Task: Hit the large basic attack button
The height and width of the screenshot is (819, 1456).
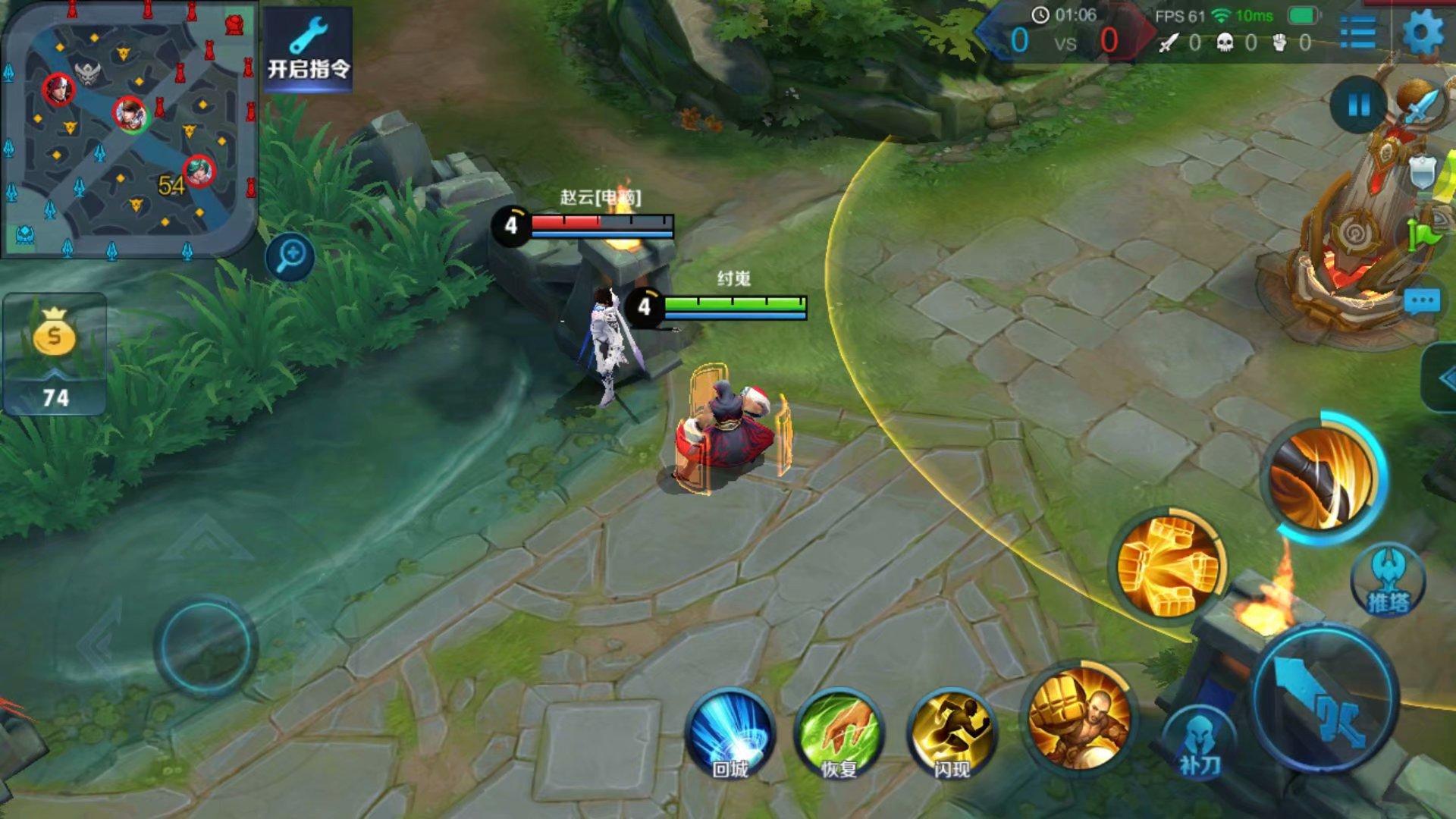Action: coord(1323,698)
